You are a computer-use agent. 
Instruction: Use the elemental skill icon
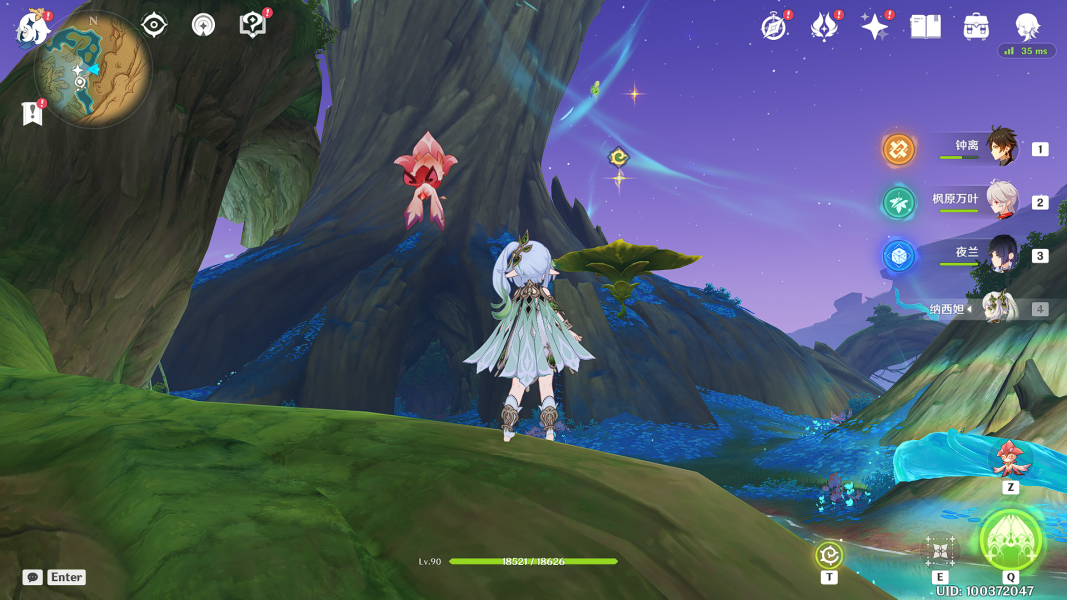click(x=940, y=551)
